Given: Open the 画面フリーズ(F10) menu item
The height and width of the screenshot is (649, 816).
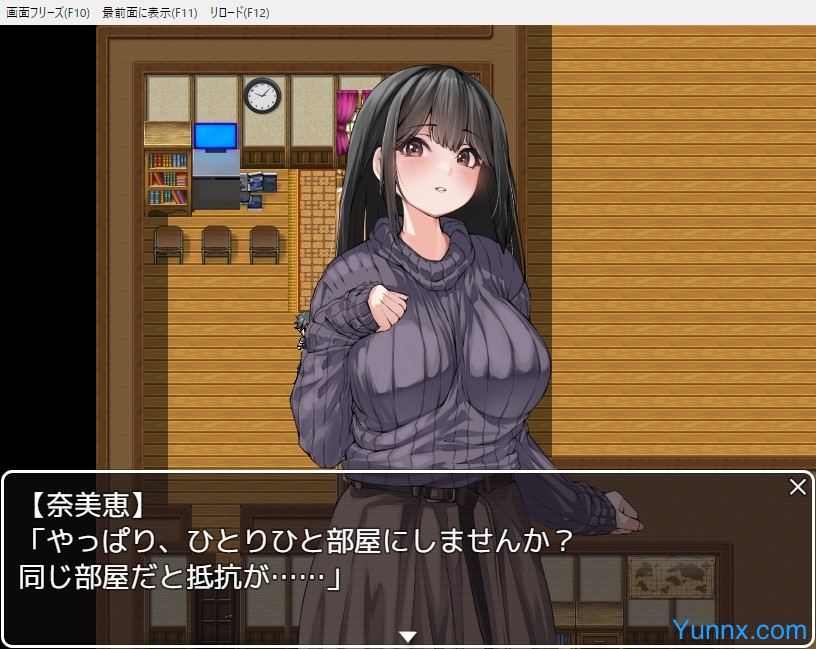Looking at the screenshot, I should coord(48,13).
